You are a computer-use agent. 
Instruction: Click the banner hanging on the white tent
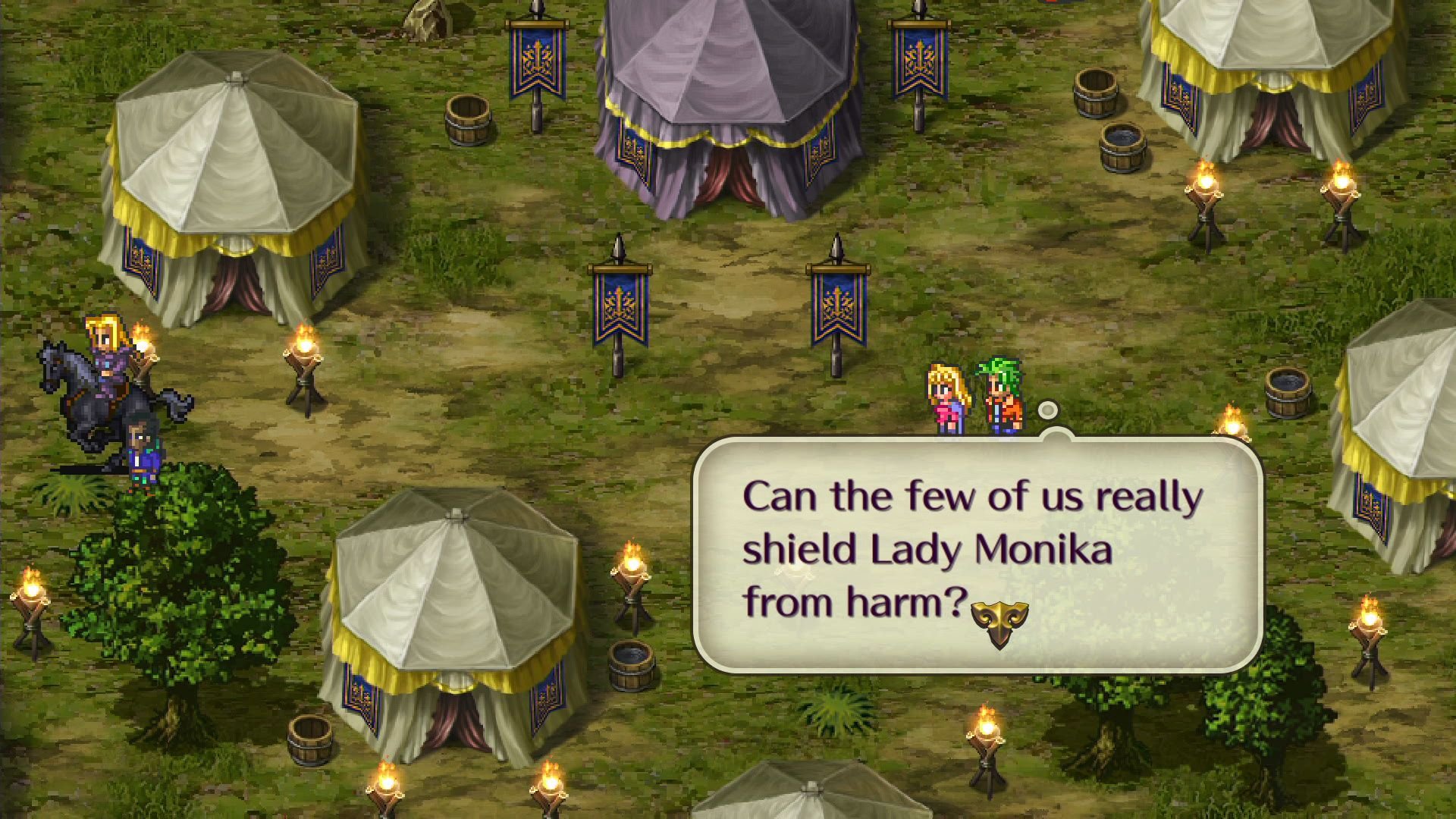141,258
